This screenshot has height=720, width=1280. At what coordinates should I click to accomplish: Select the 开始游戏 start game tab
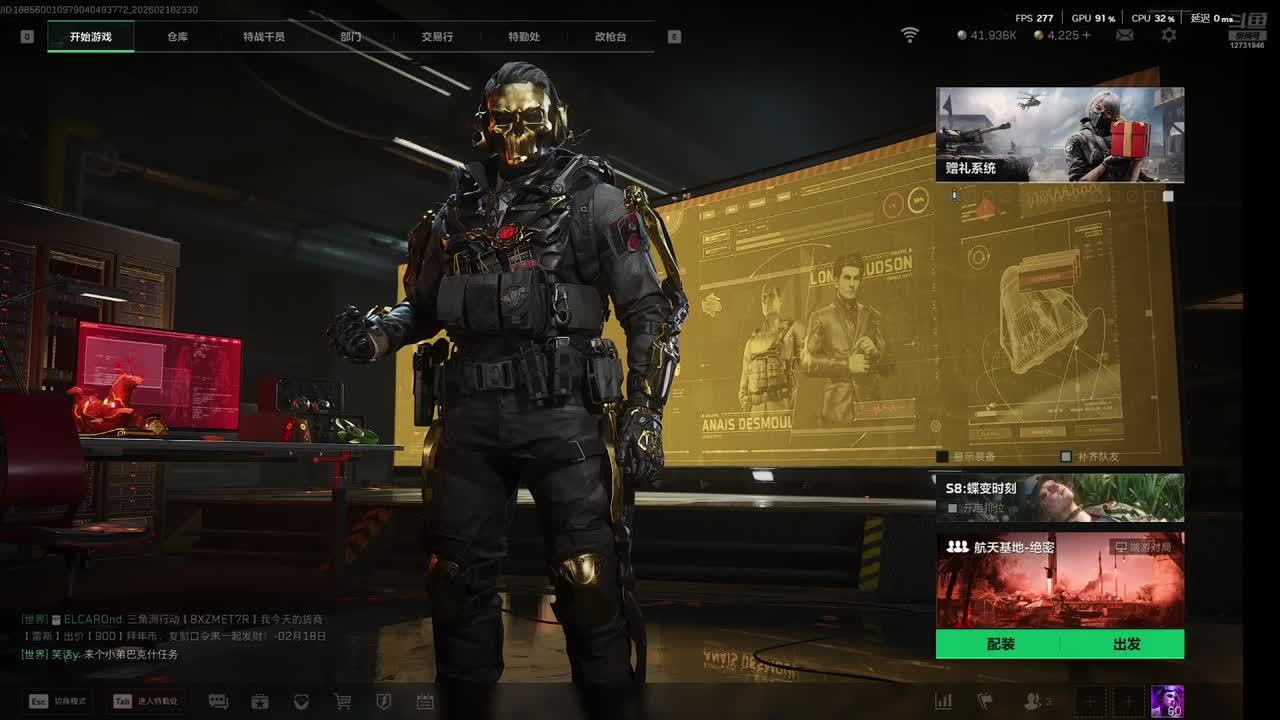(x=91, y=37)
